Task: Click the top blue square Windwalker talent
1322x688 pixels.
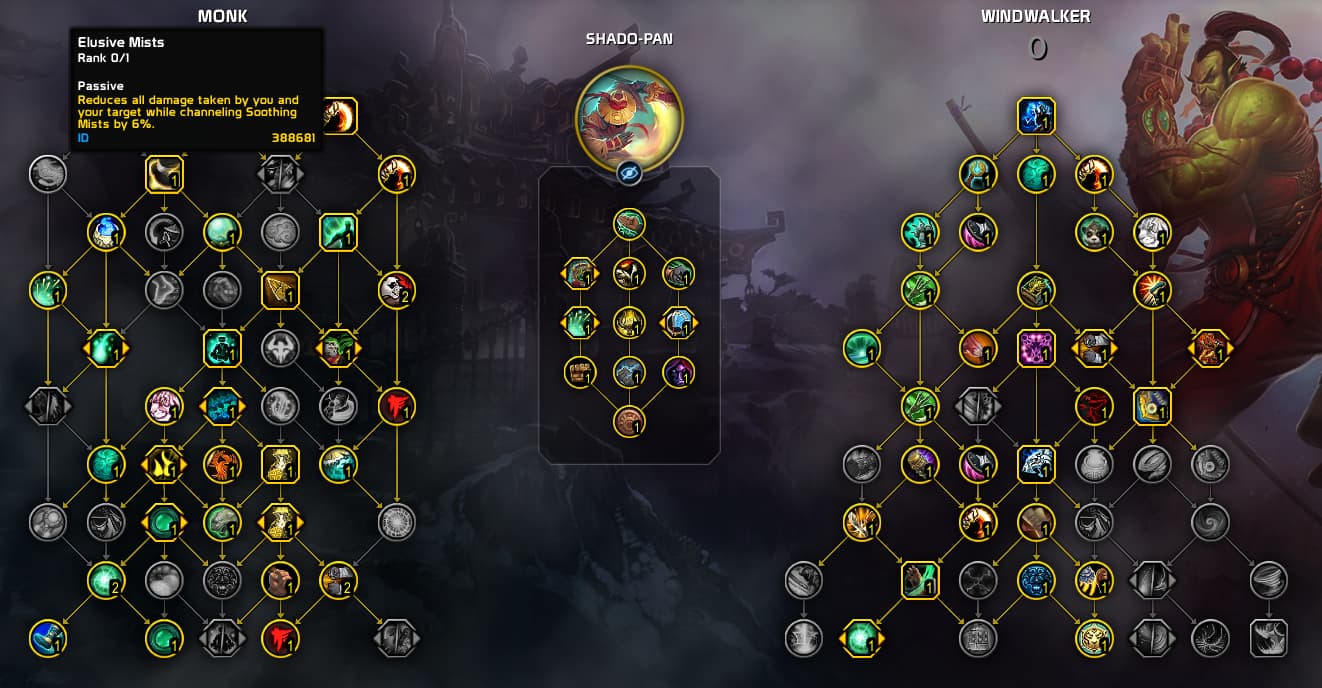Action: (x=1036, y=116)
